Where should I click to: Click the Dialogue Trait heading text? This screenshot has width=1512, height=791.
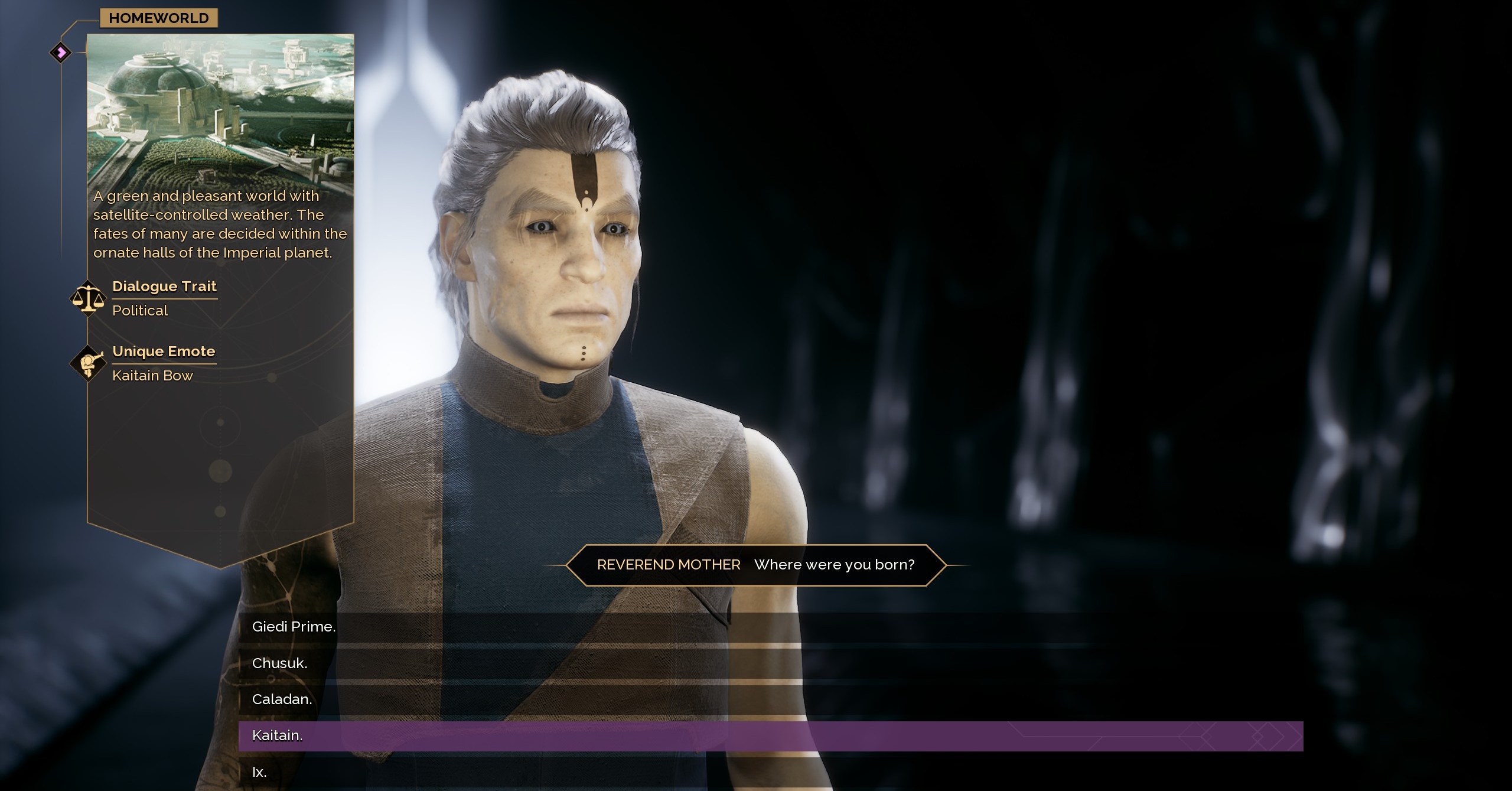tap(165, 287)
